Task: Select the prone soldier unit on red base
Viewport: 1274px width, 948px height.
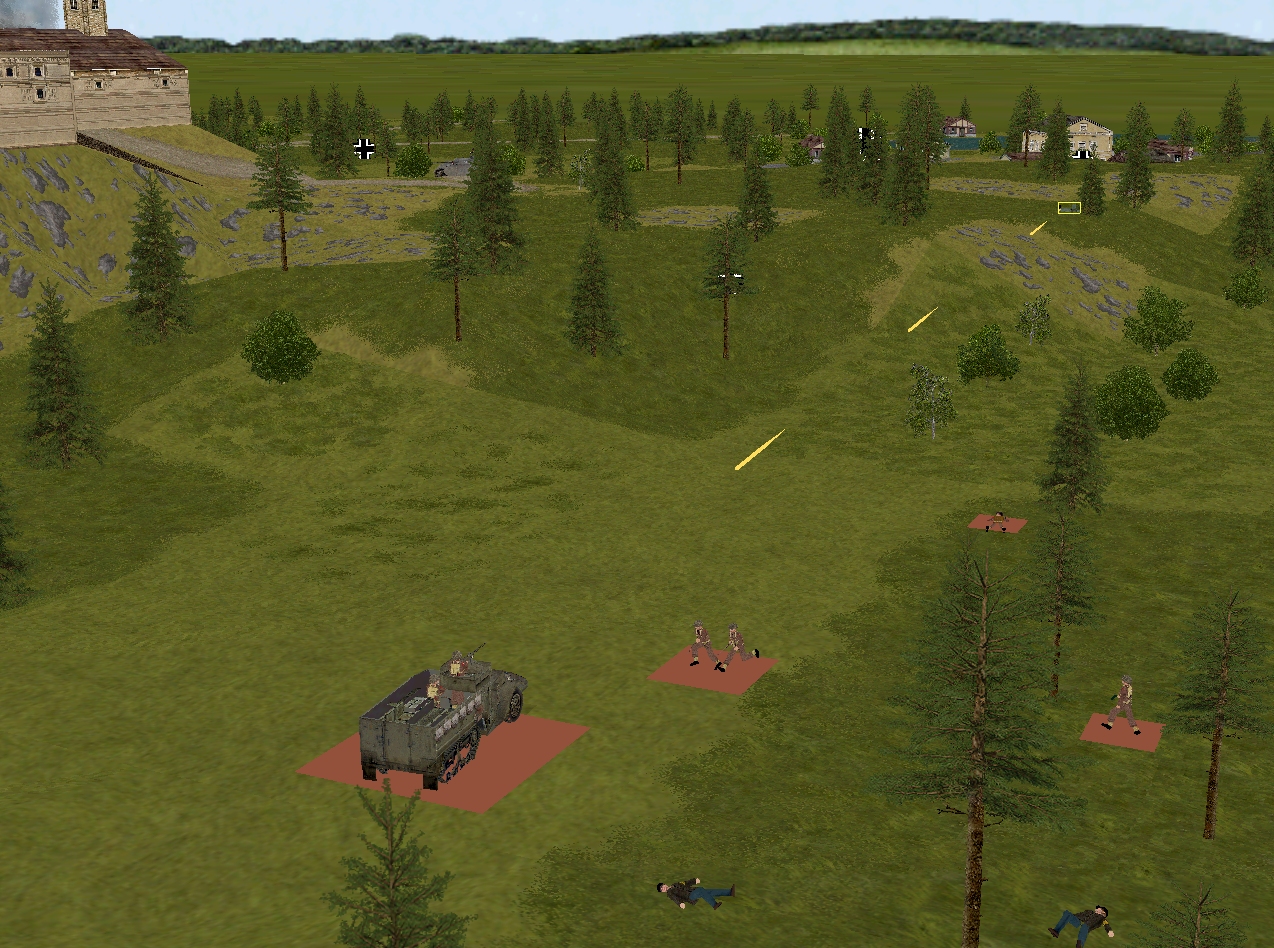Action: [997, 521]
